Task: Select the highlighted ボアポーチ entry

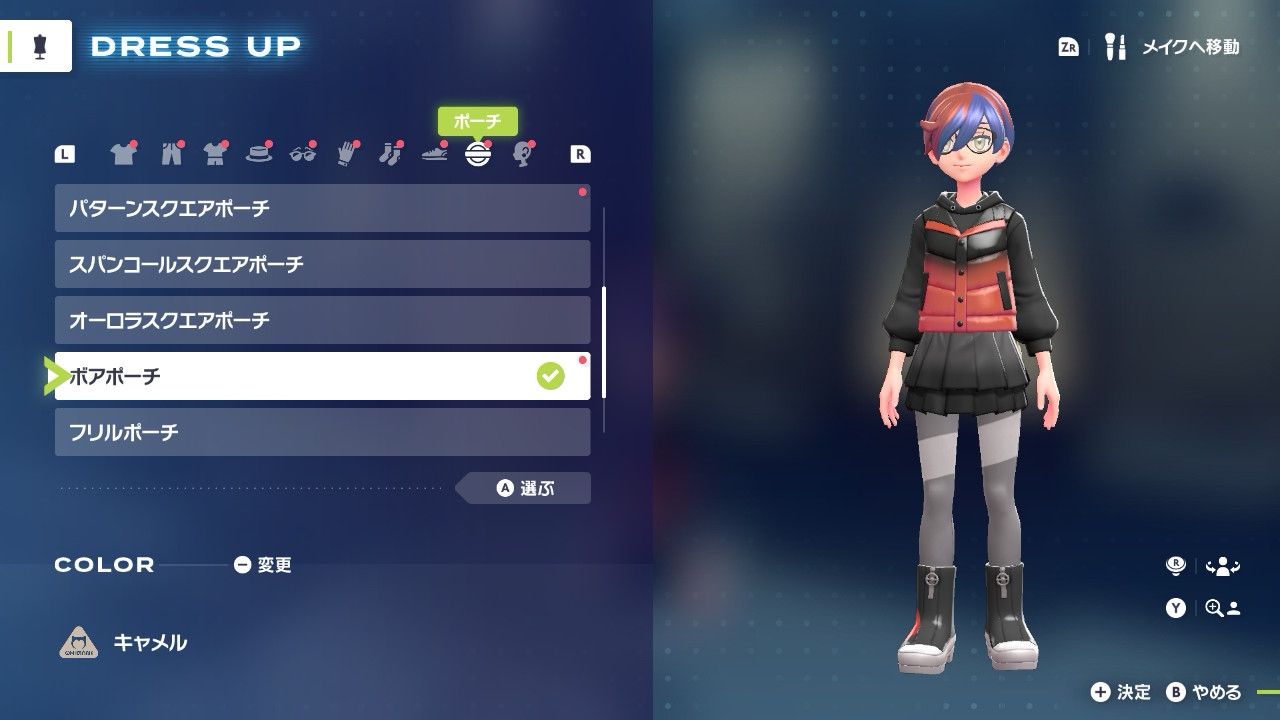Action: (x=322, y=376)
